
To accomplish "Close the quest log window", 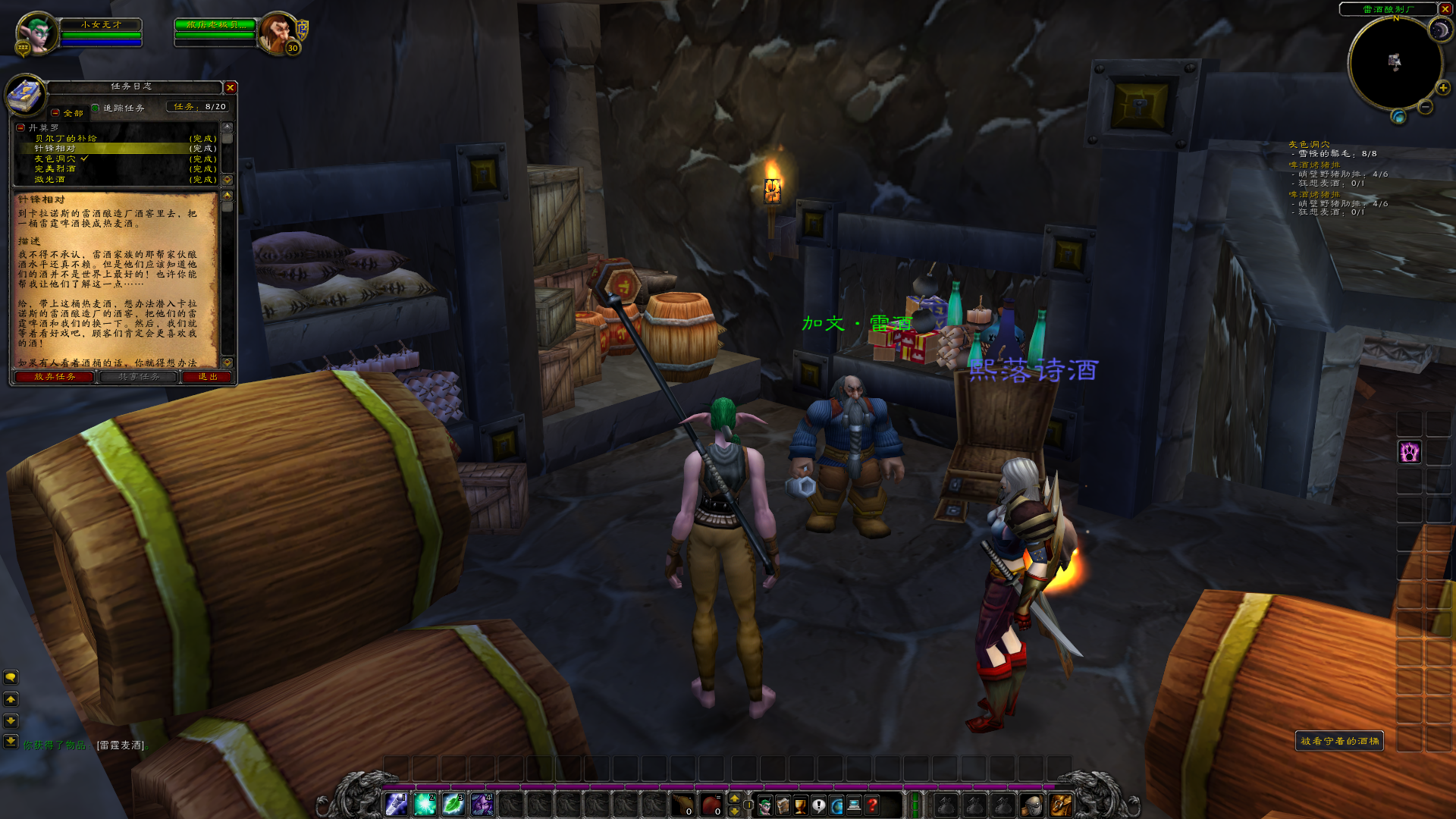I will coord(231,88).
